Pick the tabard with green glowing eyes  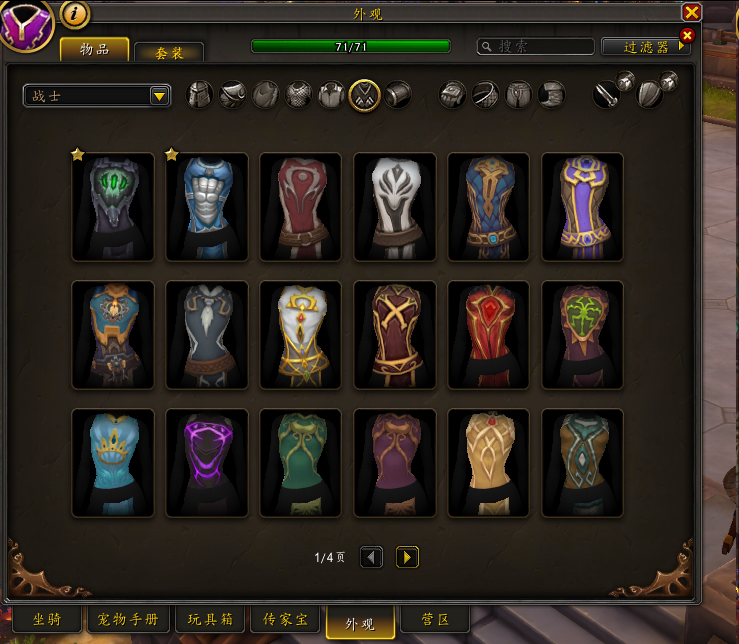[113, 207]
